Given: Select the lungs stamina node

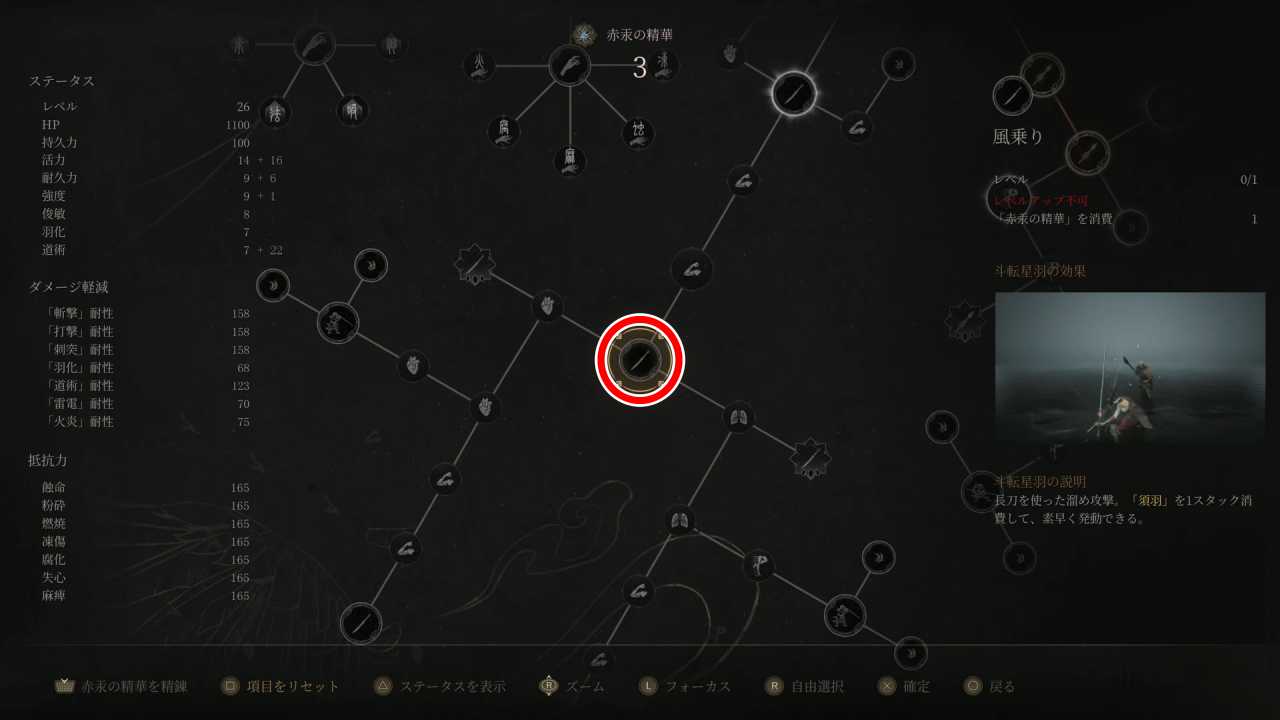Looking at the screenshot, I should coord(738,416).
